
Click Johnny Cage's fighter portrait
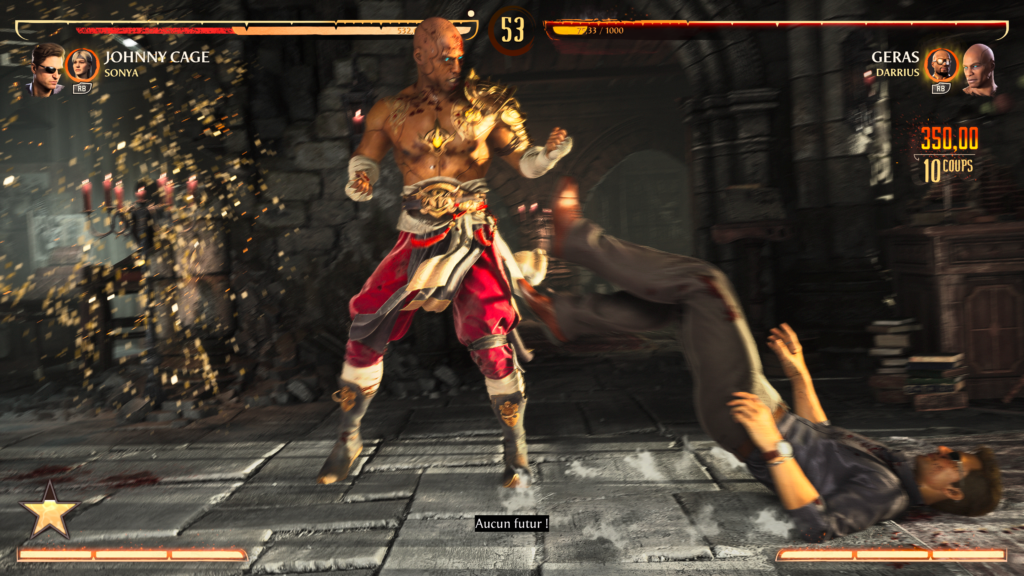click(x=46, y=69)
